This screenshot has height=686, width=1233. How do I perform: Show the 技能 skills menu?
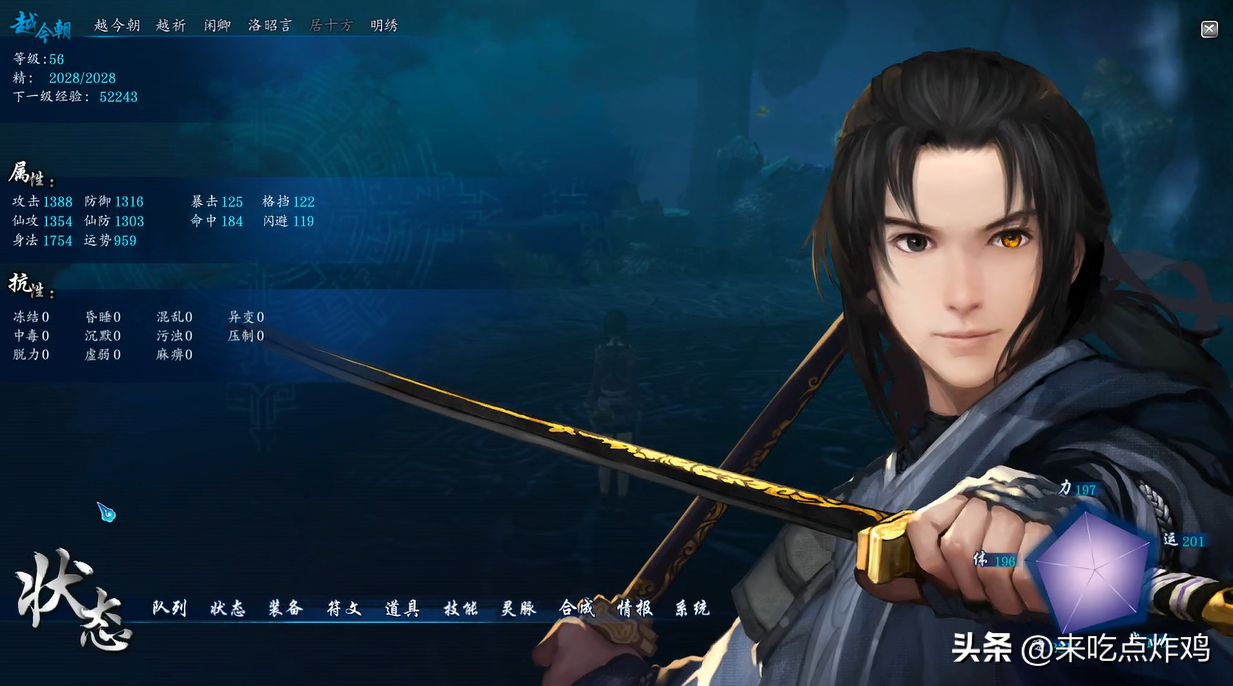click(461, 608)
